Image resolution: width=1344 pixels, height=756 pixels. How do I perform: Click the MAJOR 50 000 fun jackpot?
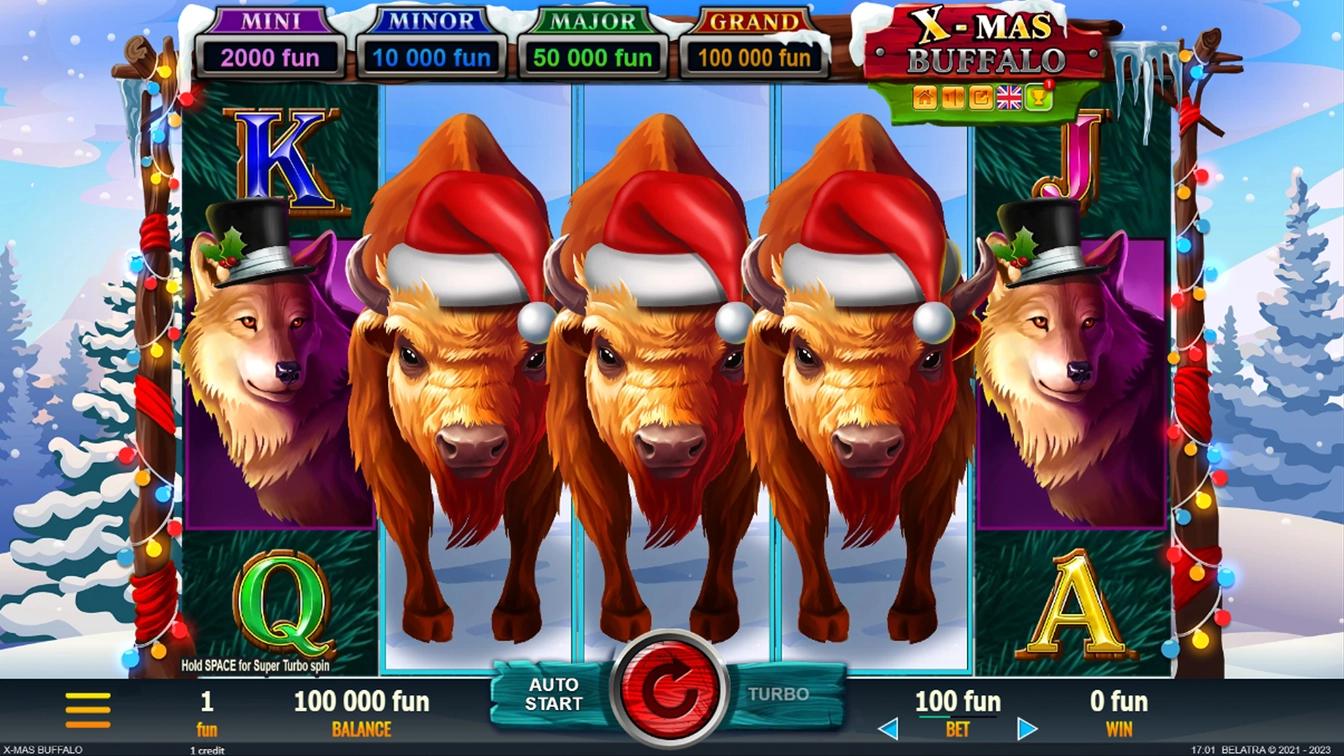pyautogui.click(x=592, y=58)
